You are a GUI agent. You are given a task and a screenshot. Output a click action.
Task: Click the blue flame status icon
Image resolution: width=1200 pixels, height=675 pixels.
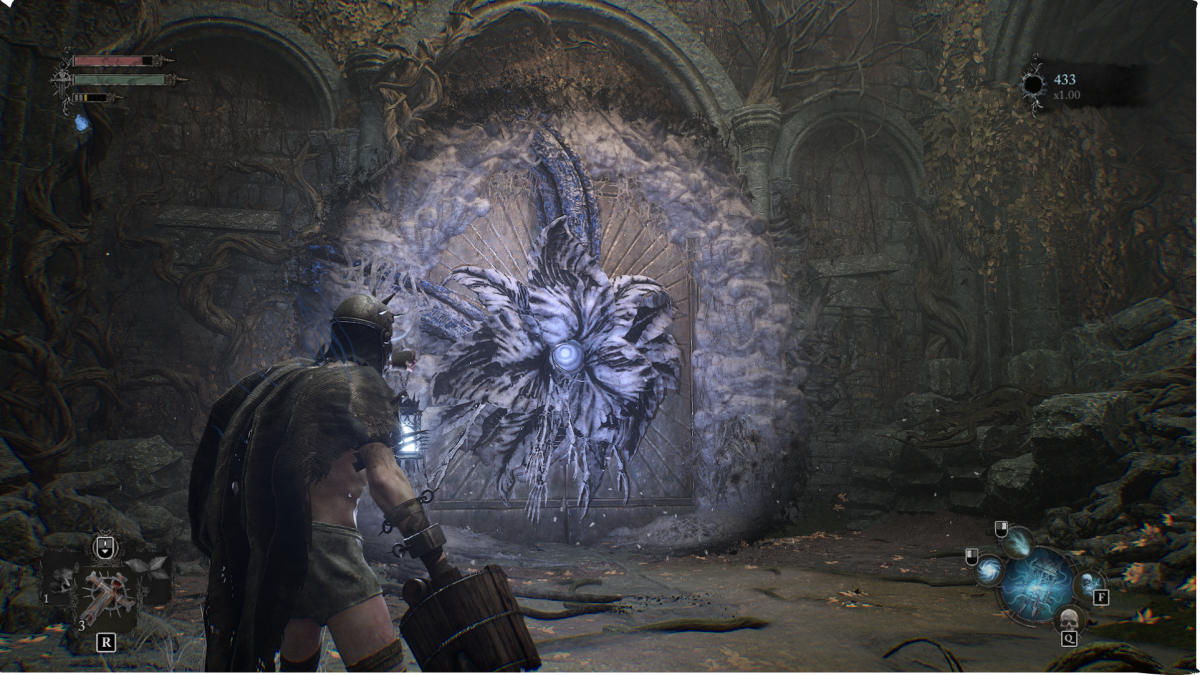point(80,123)
